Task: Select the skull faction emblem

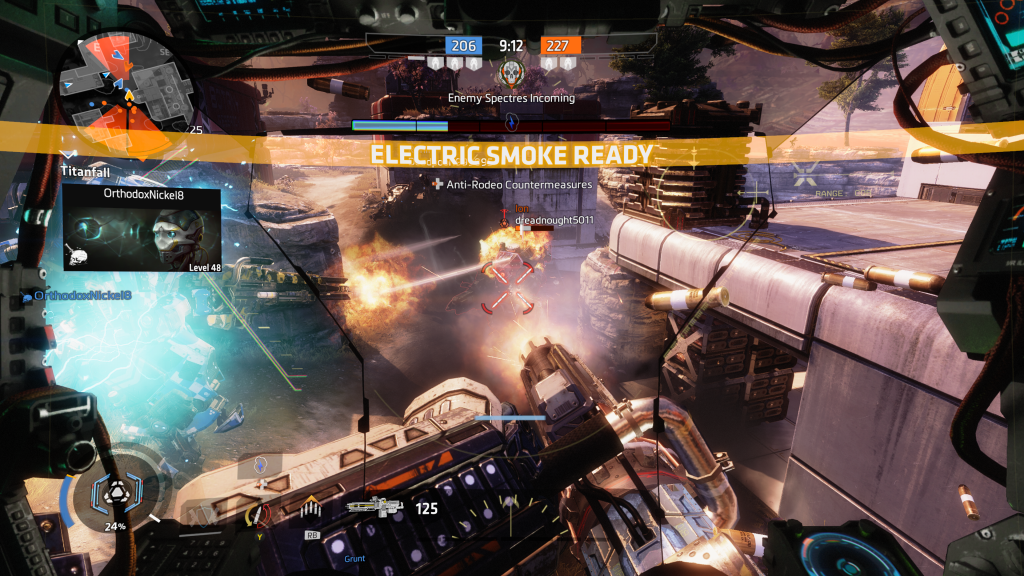Action: pos(512,72)
